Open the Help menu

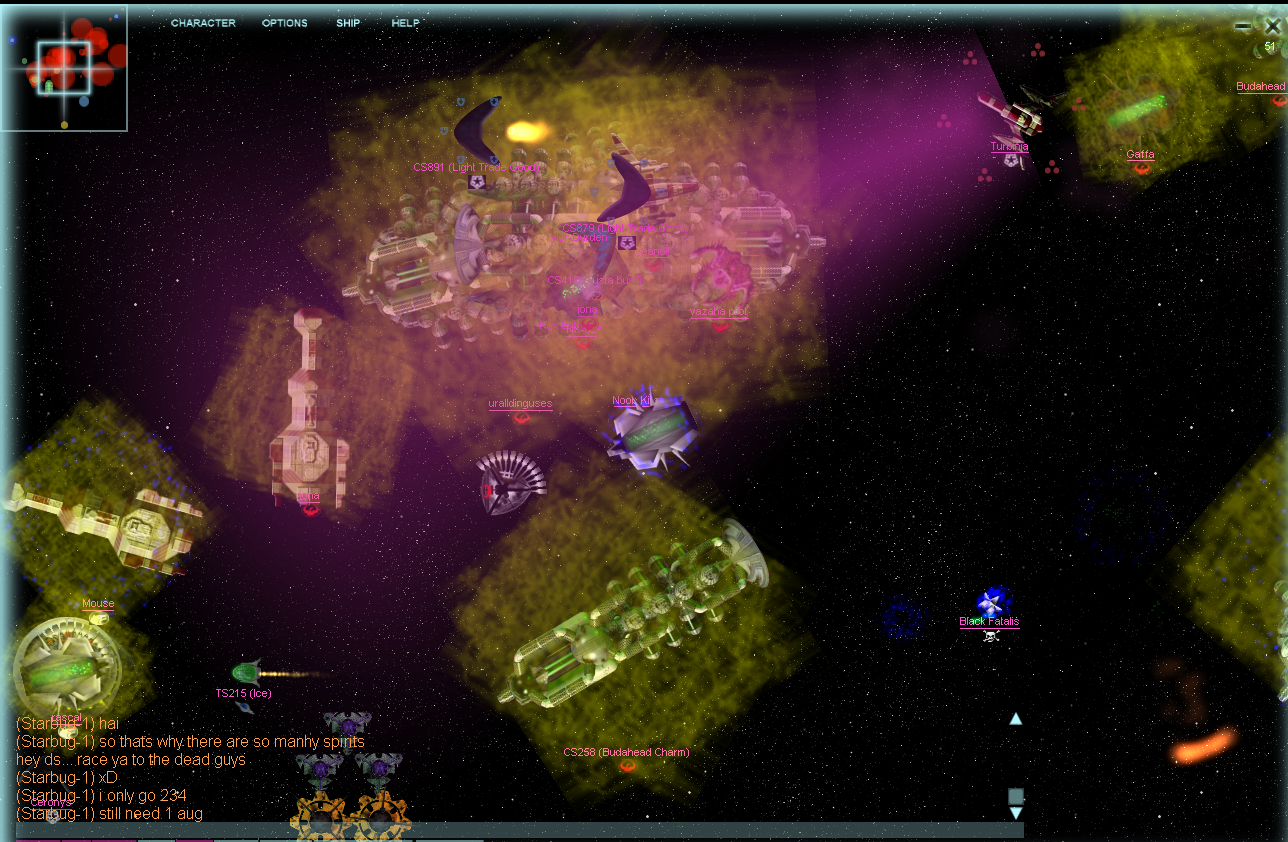click(405, 23)
